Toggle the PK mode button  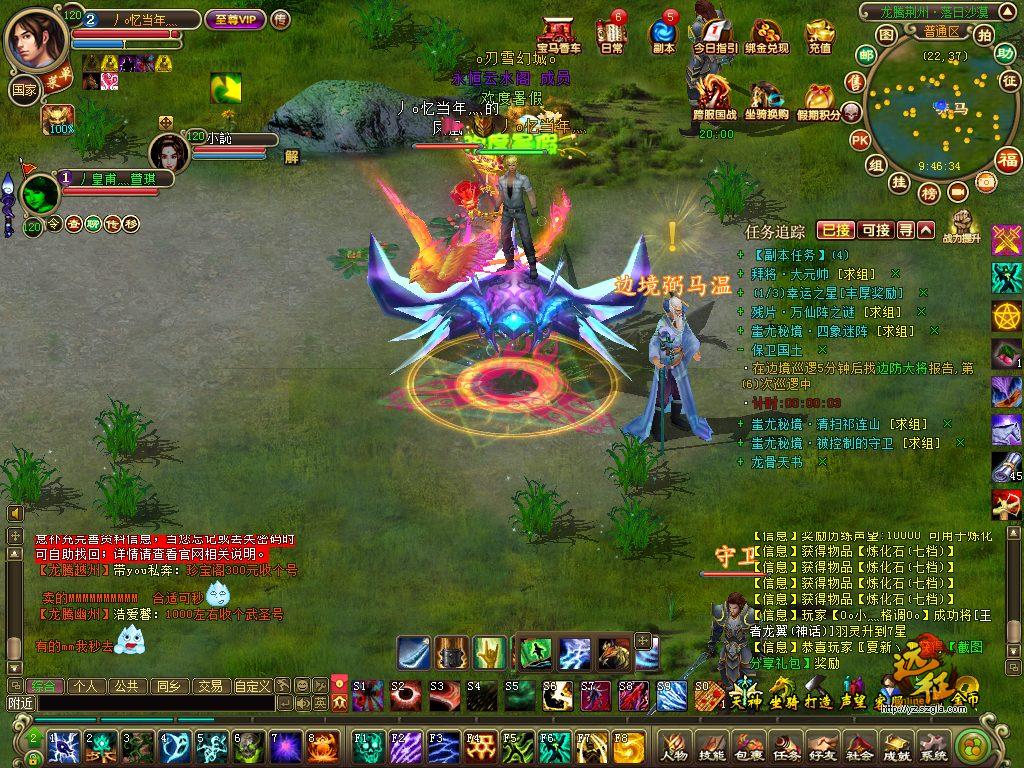click(859, 140)
